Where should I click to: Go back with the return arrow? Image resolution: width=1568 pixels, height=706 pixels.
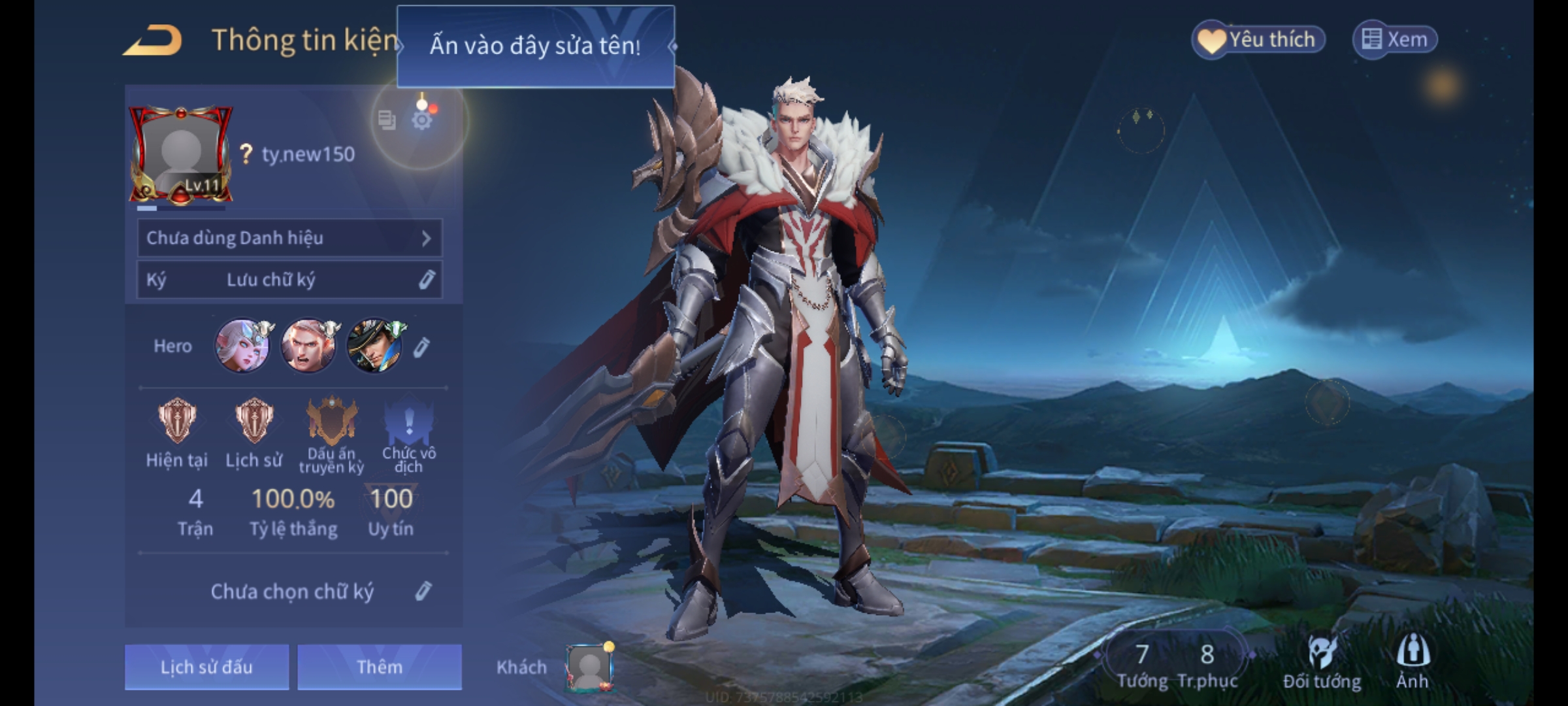pos(153,41)
